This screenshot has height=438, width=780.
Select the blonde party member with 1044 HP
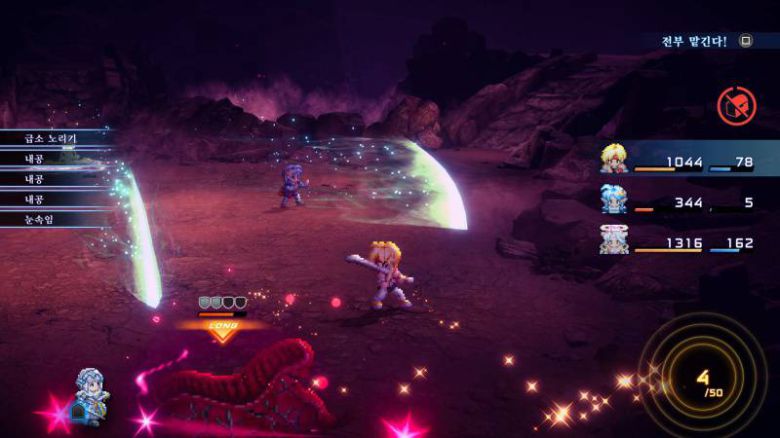pos(613,158)
